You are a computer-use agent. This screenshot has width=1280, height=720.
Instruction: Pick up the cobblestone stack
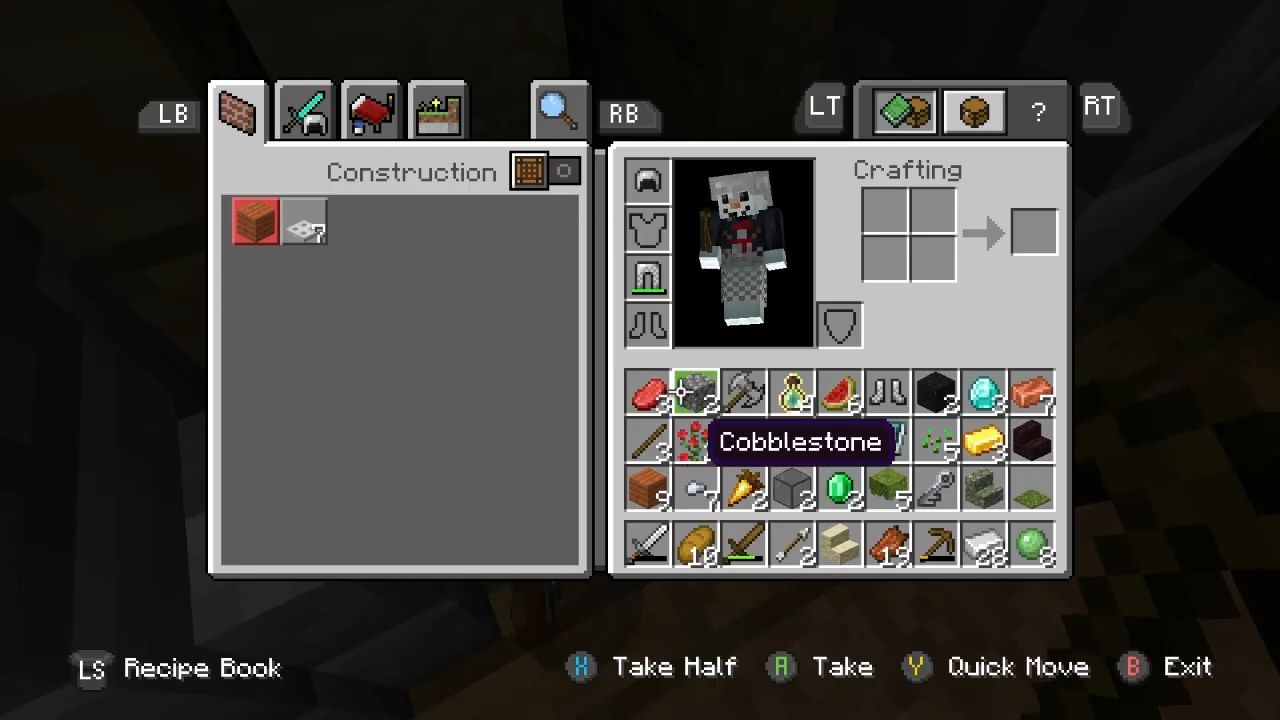point(696,394)
